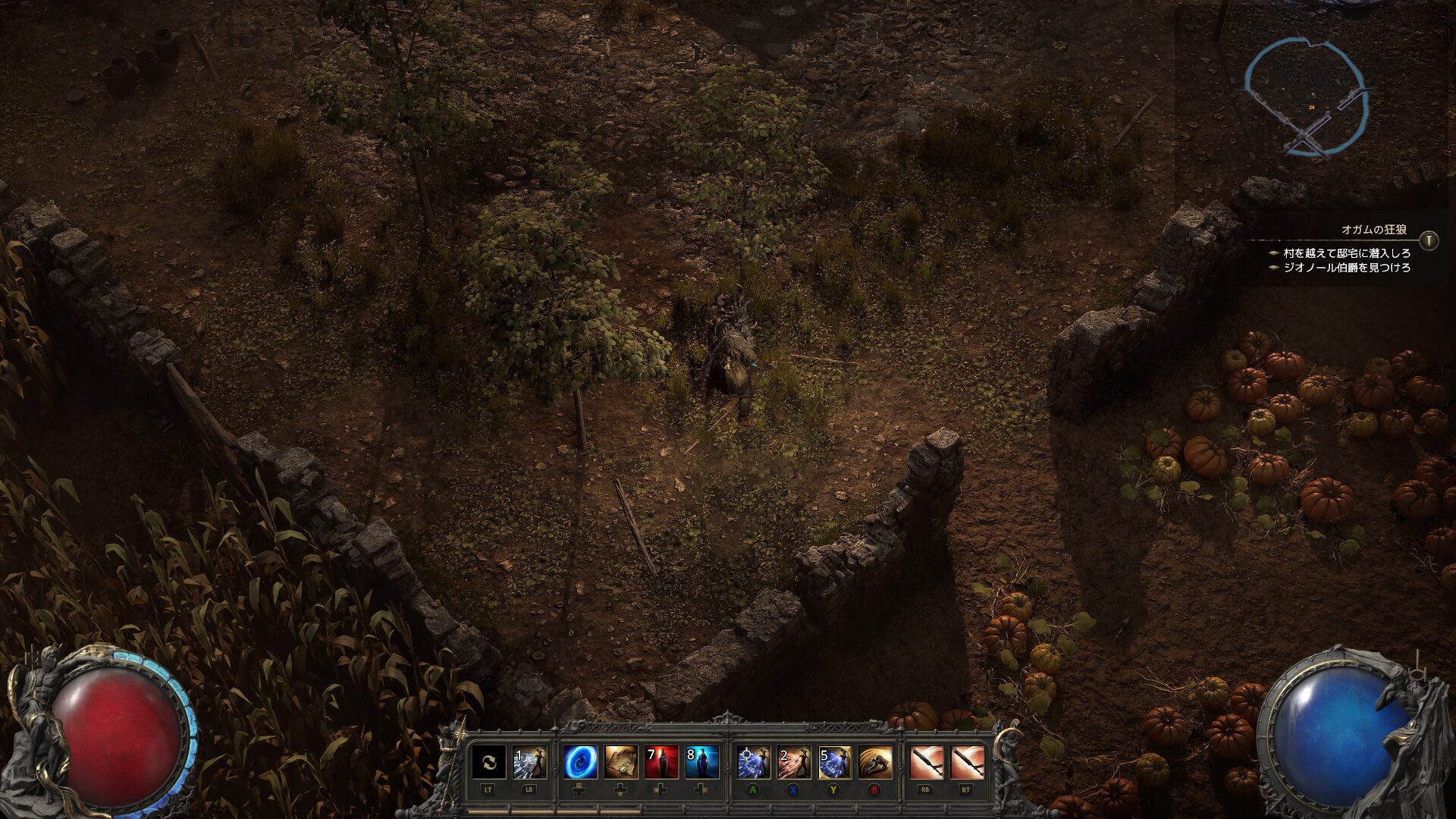Select objective ジオノール伯爵を見つけろ
This screenshot has height=819, width=1456.
1346,268
